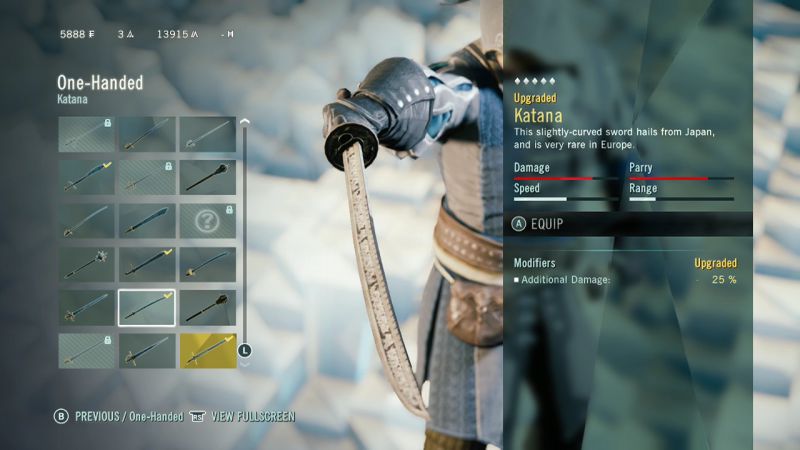Pick the gold-highlighted sword slot
This screenshot has width=800, height=450.
[208, 350]
